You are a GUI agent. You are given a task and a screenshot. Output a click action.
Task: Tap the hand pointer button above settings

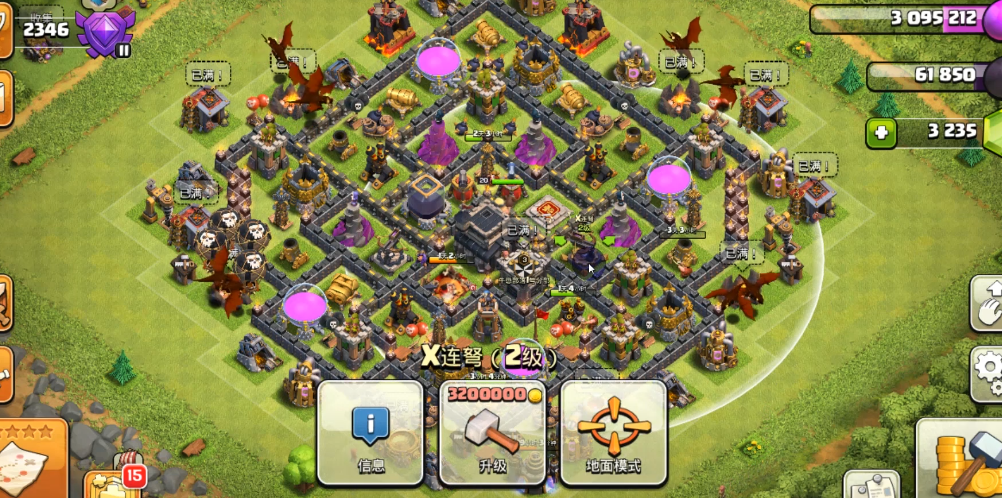click(x=987, y=302)
